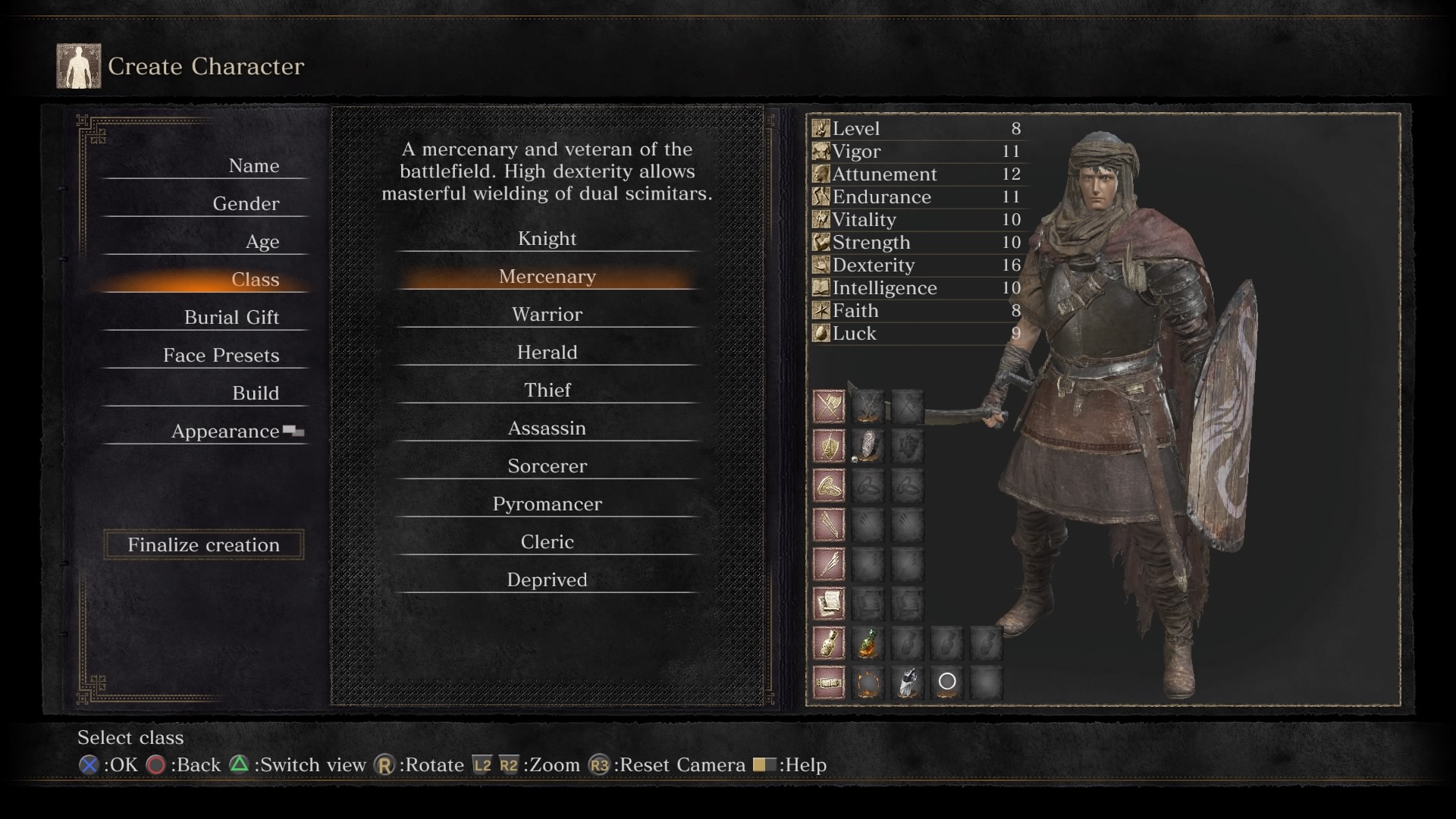The image size is (1456, 819).
Task: Open Face Presets
Action: [x=221, y=356]
